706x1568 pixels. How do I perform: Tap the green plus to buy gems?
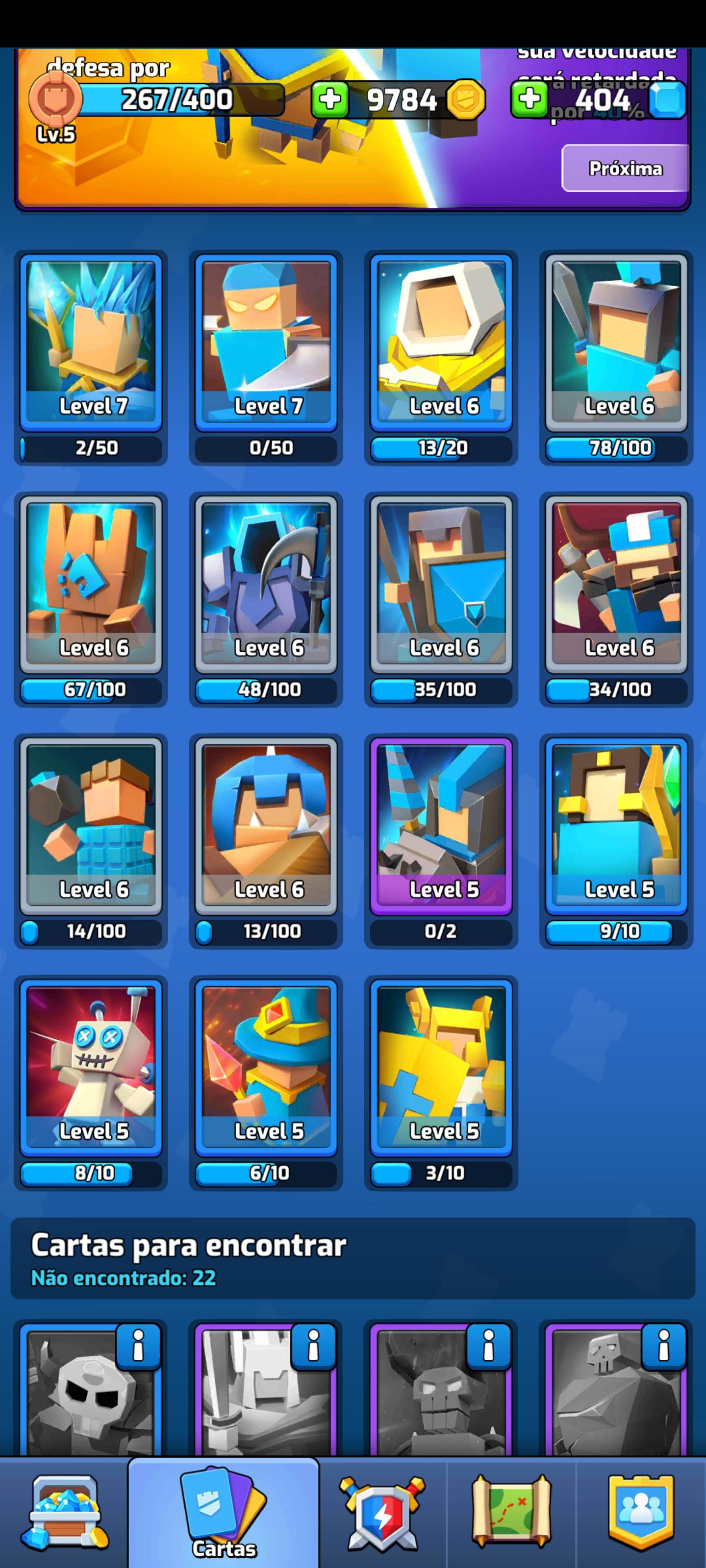coord(529,100)
